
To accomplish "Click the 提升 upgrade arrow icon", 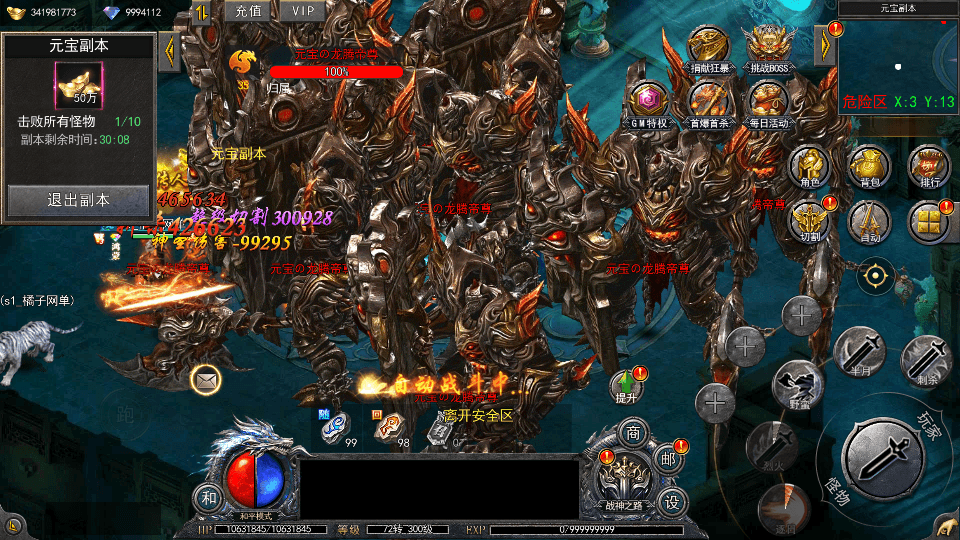I will click(x=627, y=383).
